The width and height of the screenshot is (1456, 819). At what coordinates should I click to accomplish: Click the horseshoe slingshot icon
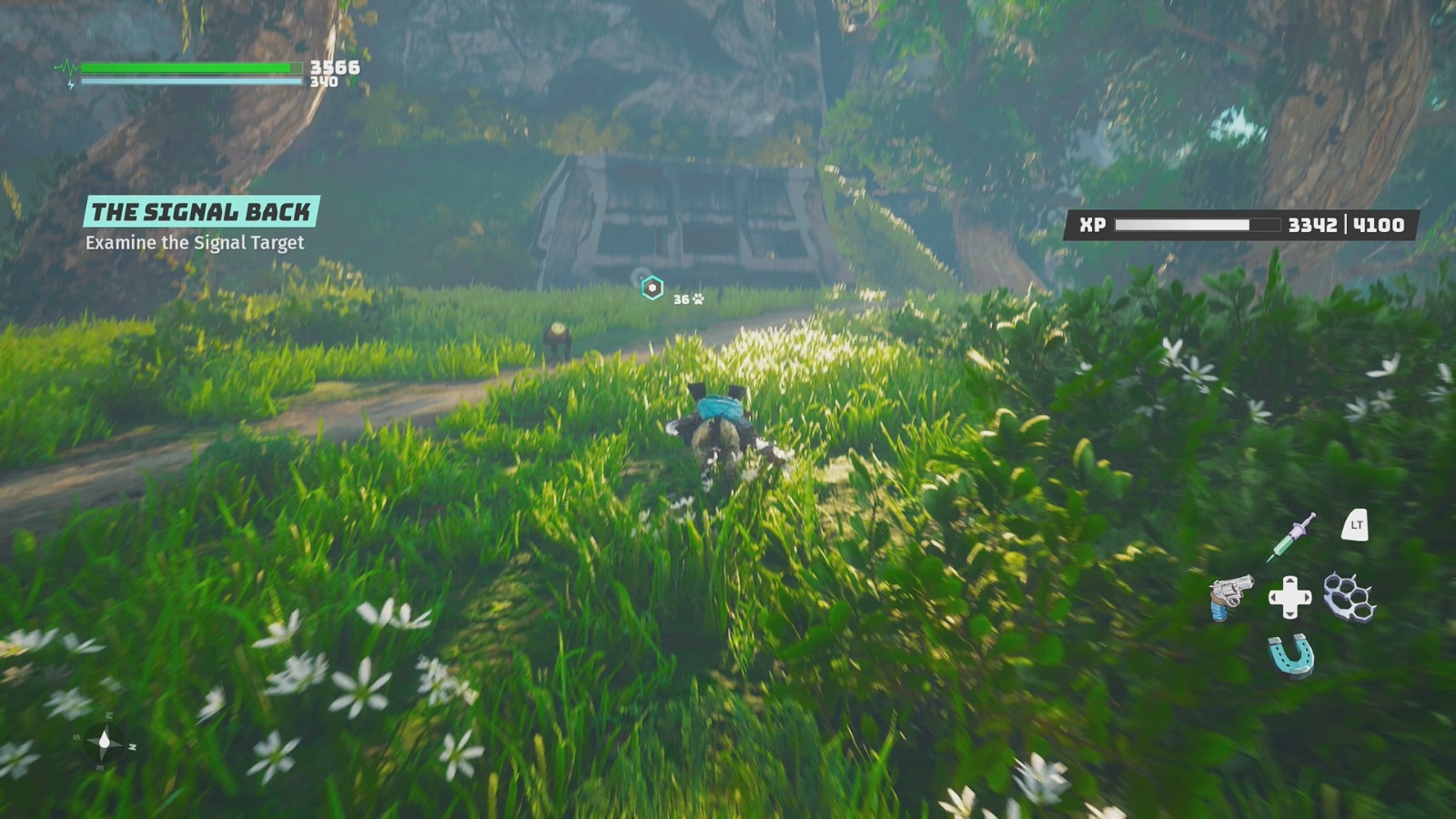(x=1290, y=656)
